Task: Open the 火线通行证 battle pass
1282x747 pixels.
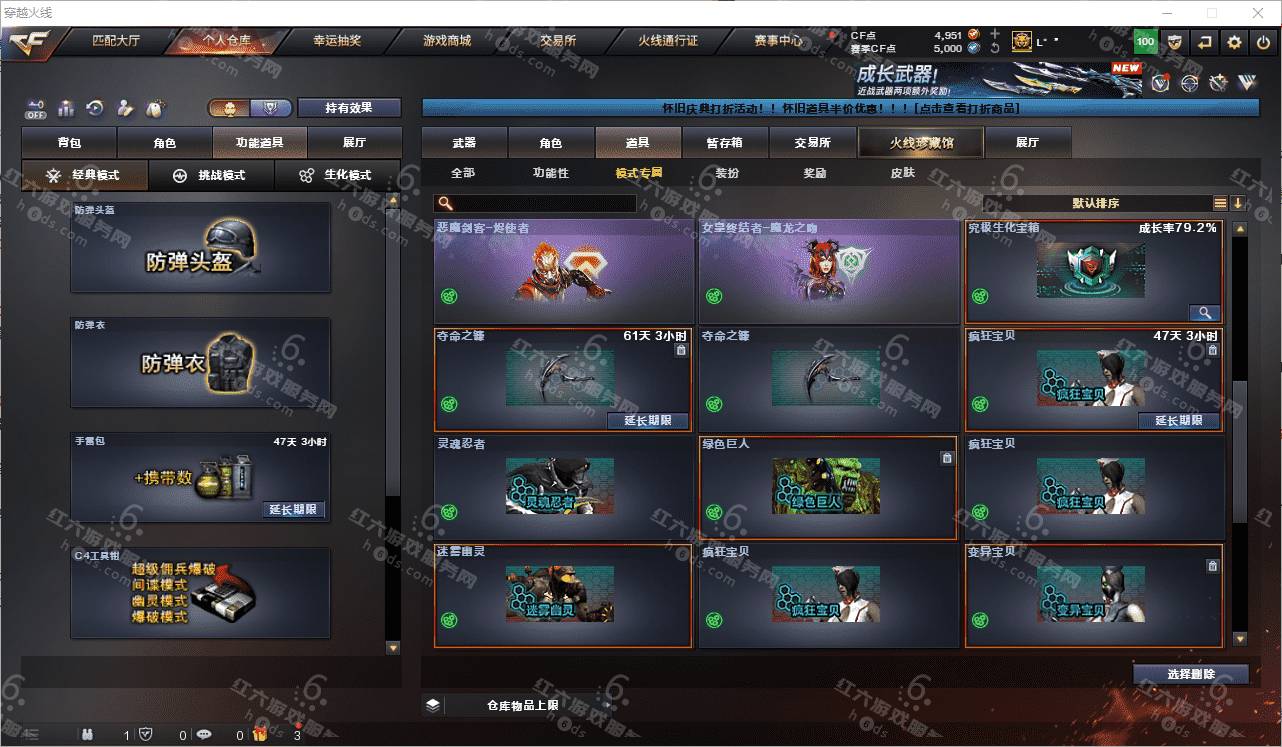Action: (668, 42)
